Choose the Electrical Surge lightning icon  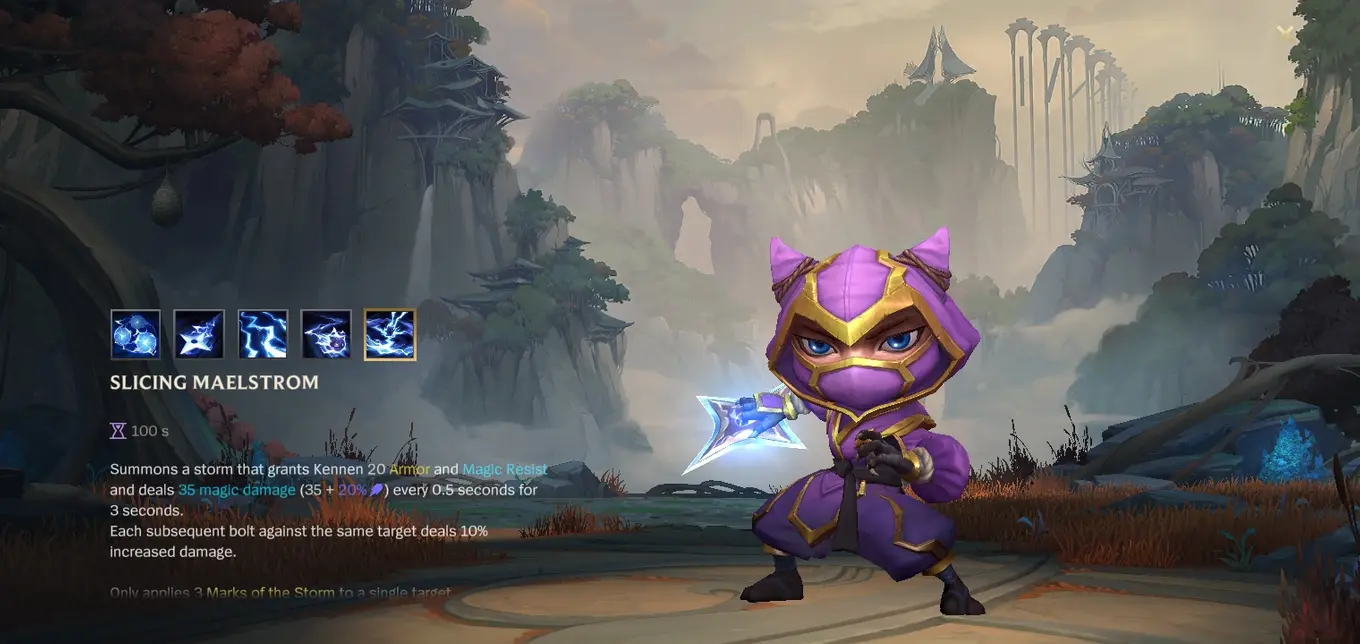263,334
